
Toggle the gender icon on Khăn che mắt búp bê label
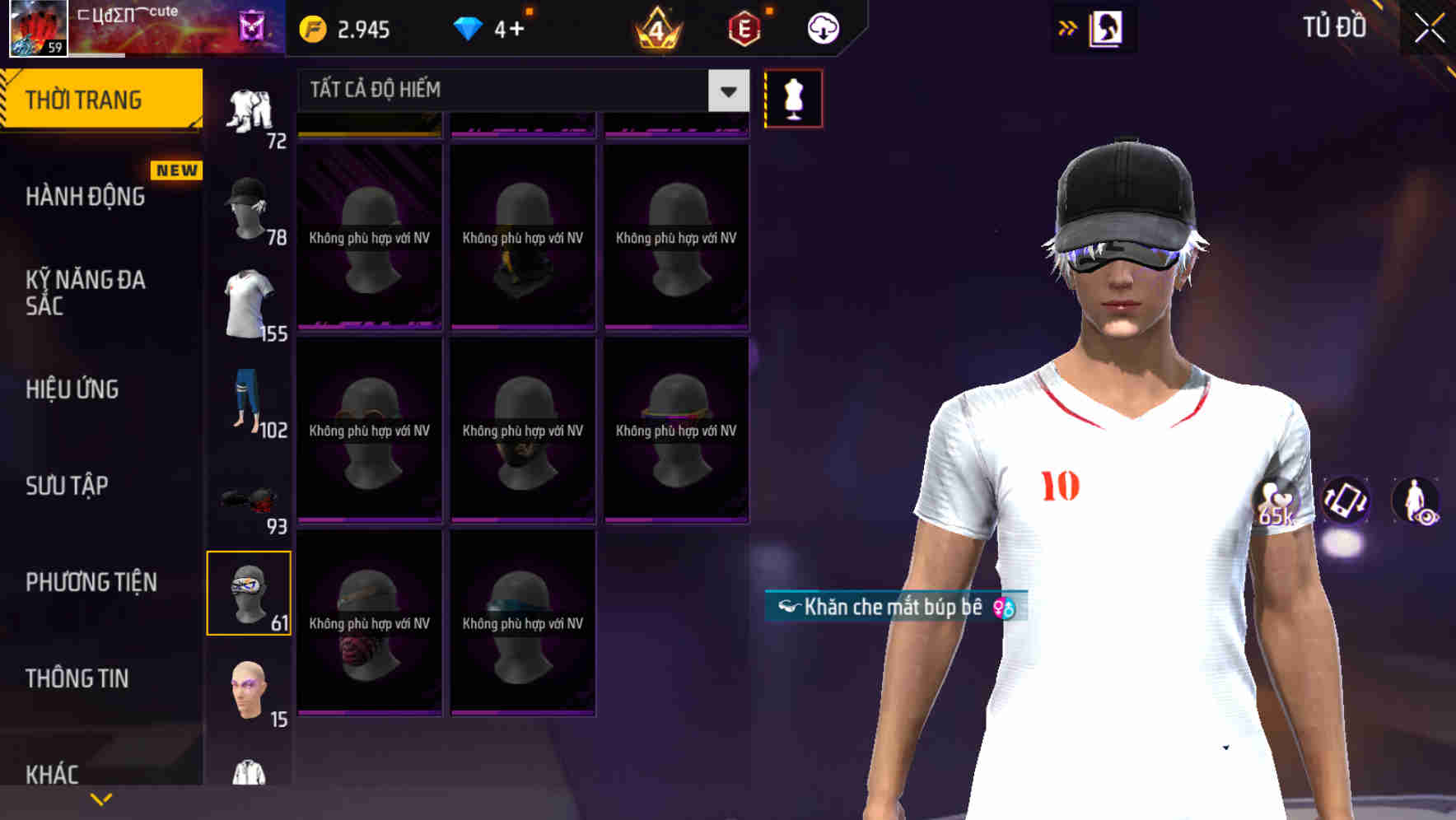click(x=1003, y=608)
